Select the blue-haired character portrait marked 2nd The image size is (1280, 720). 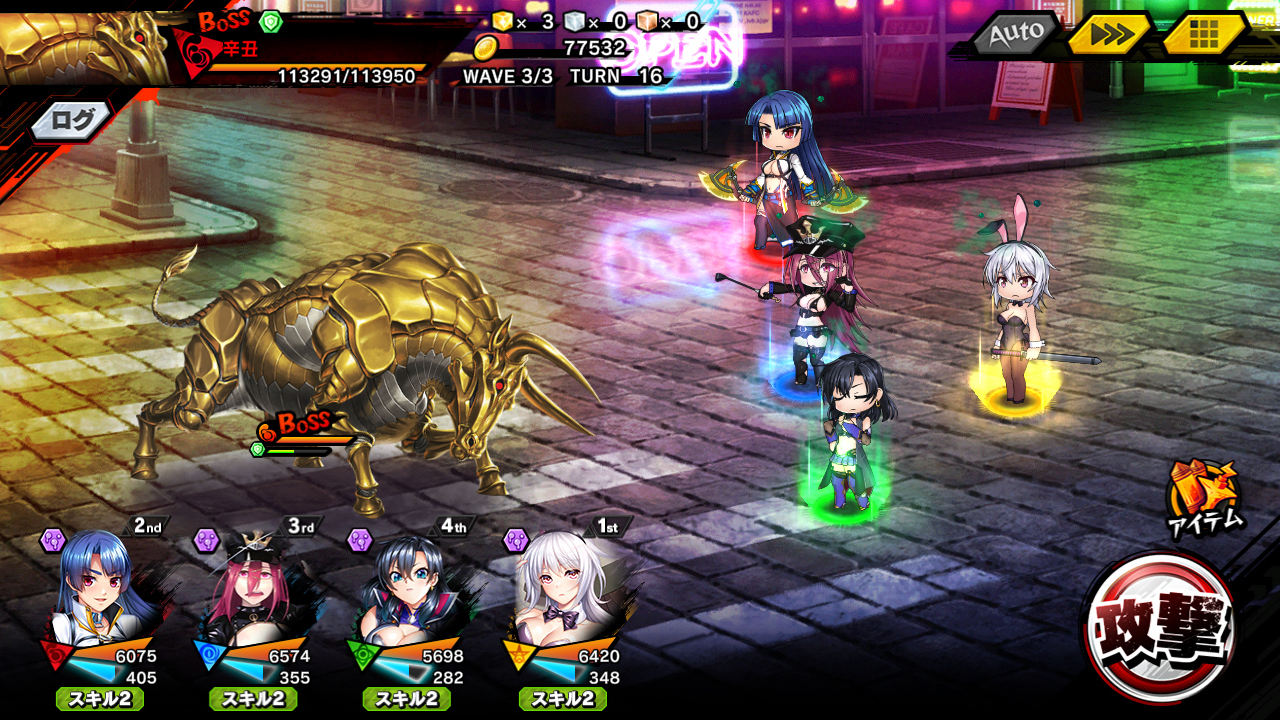[96, 590]
